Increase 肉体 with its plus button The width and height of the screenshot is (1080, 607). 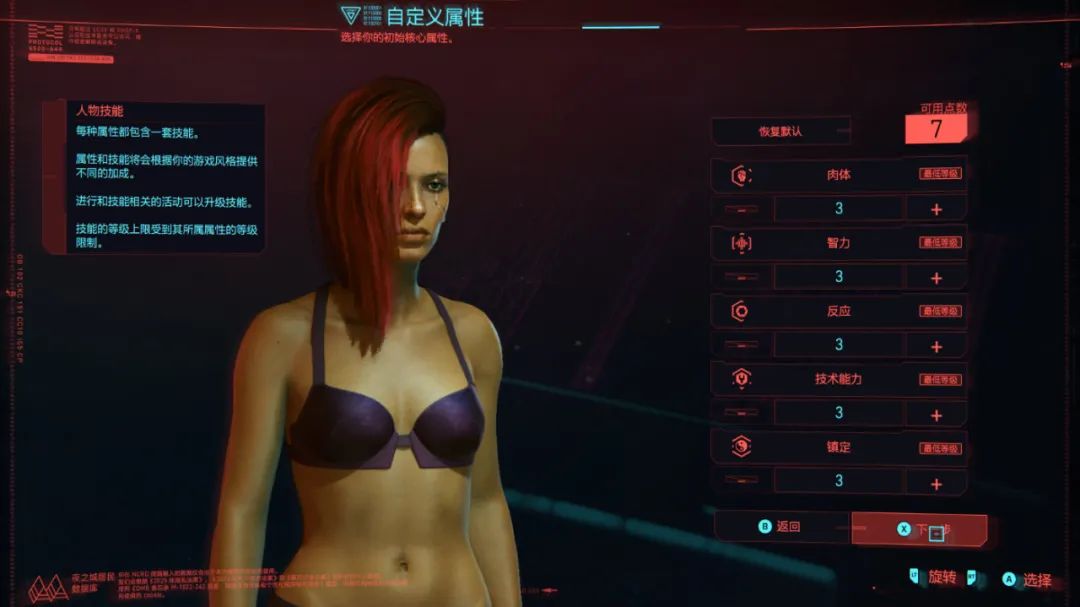[x=936, y=210]
